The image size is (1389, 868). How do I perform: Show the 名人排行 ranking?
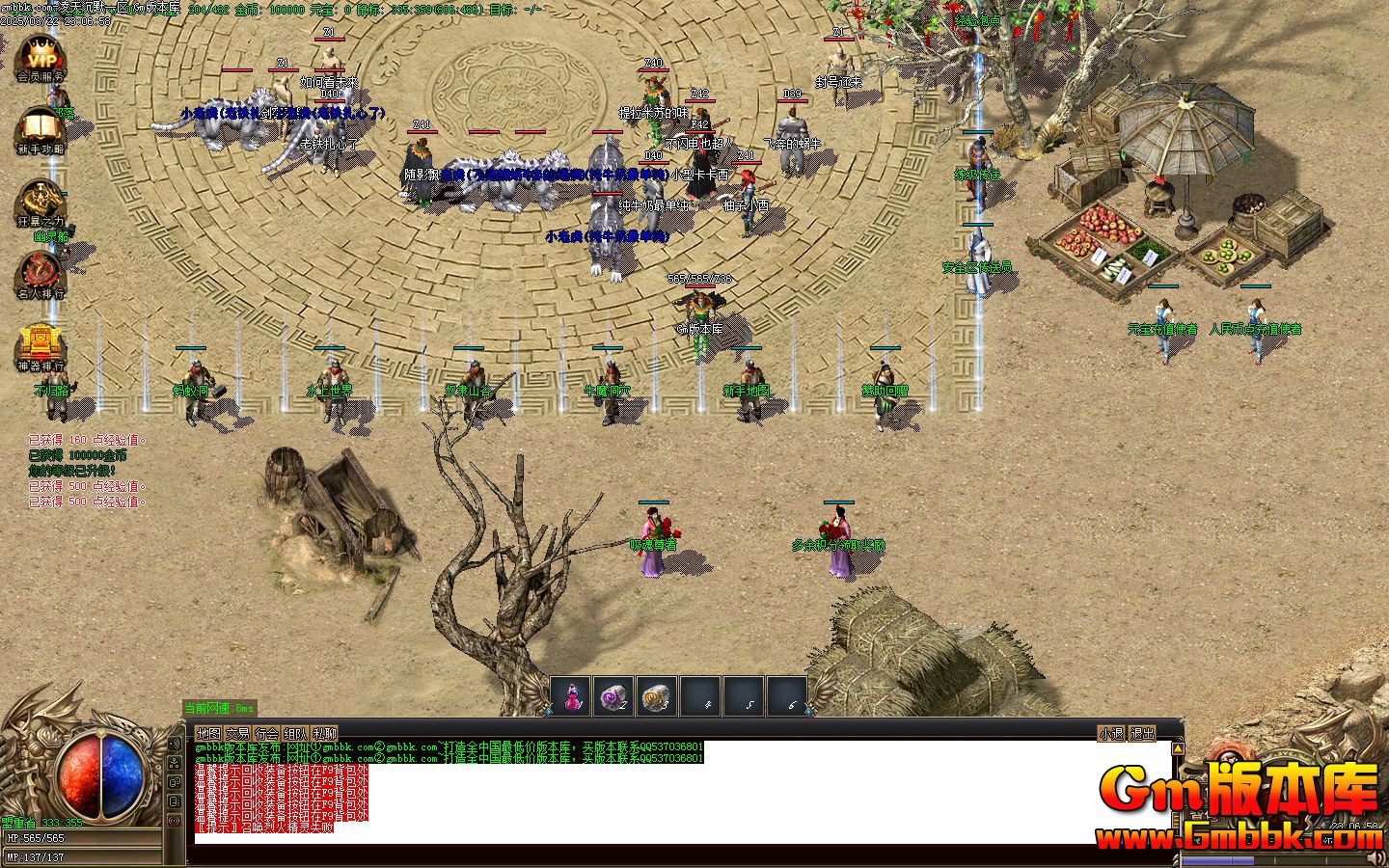pyautogui.click(x=41, y=273)
